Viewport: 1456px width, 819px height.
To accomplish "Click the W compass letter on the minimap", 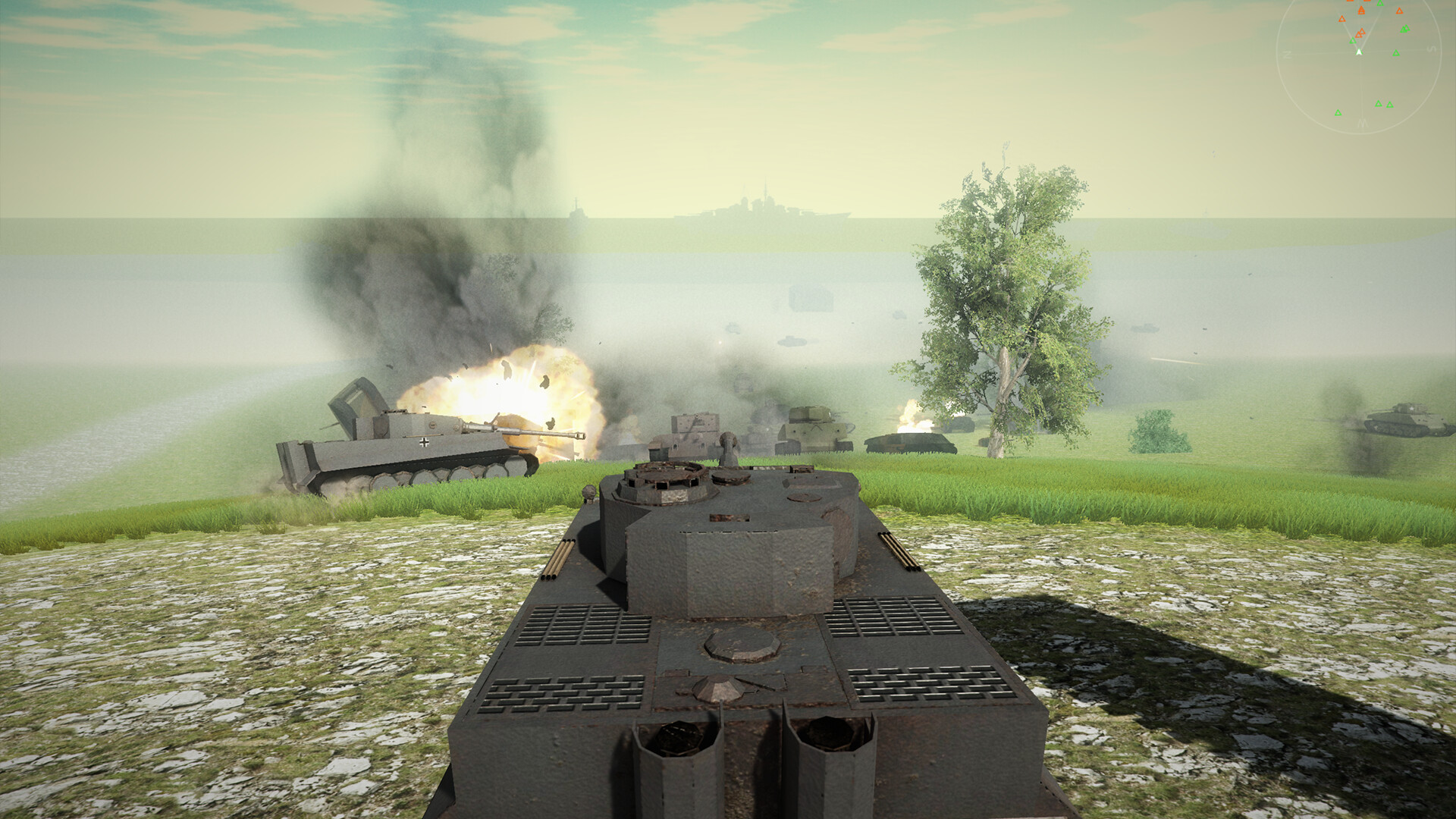I will (1363, 124).
